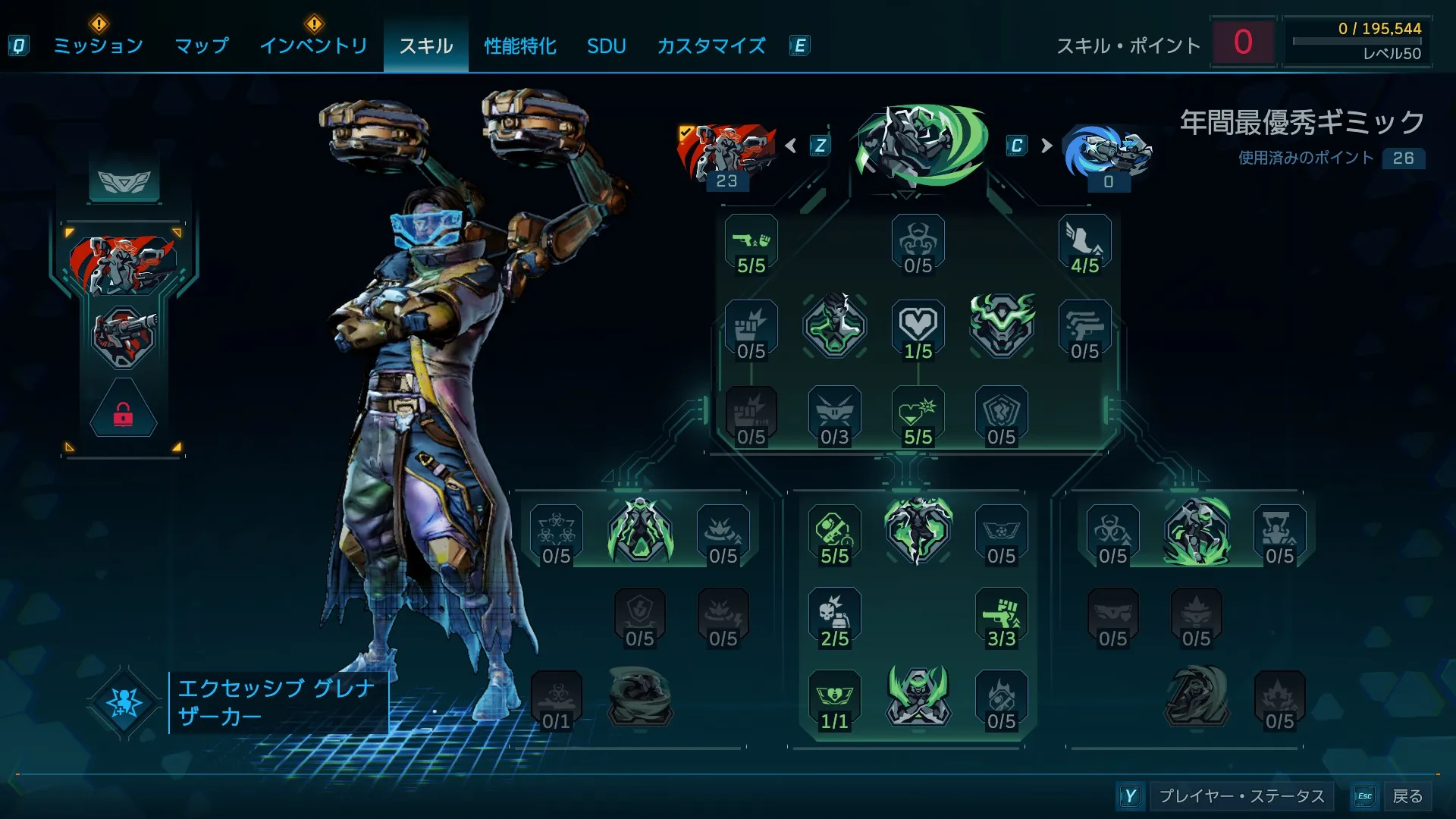
Task: Switch to the blue skill tree with 0 points
Action: [1107, 155]
